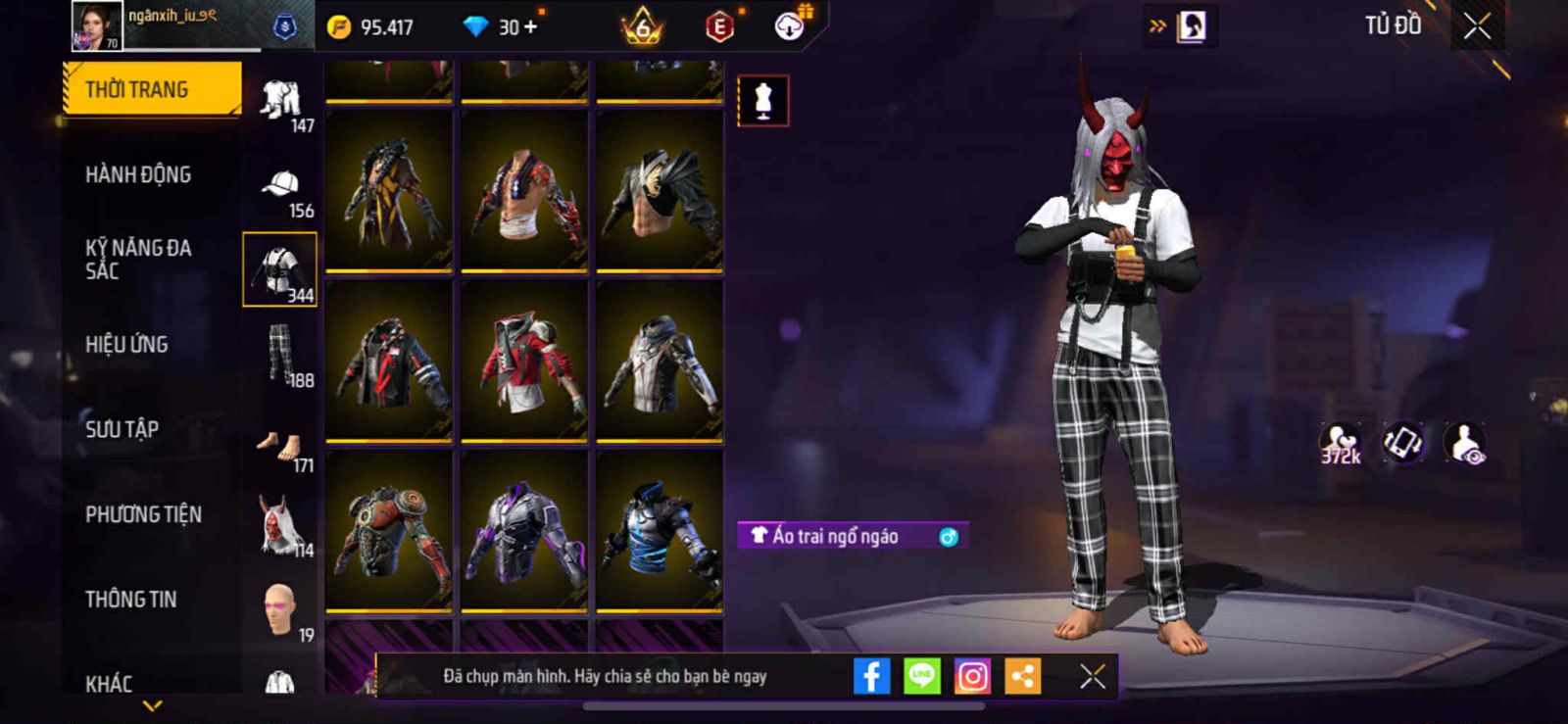Viewport: 1568px width, 724px height.
Task: Open the red oni mask subcategory
Action: pos(279,524)
